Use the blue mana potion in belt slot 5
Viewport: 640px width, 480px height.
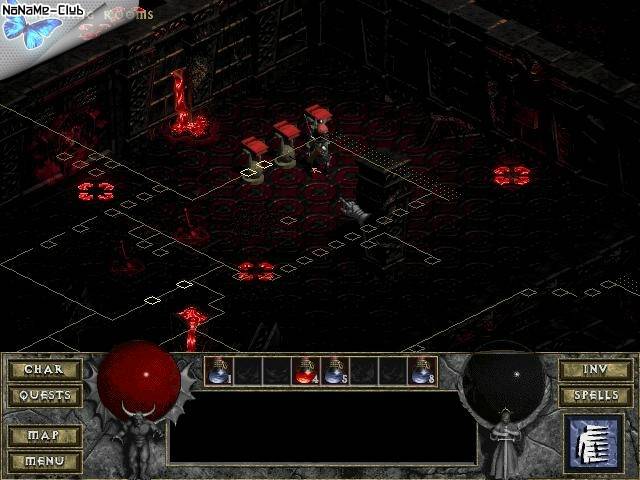click(x=335, y=371)
